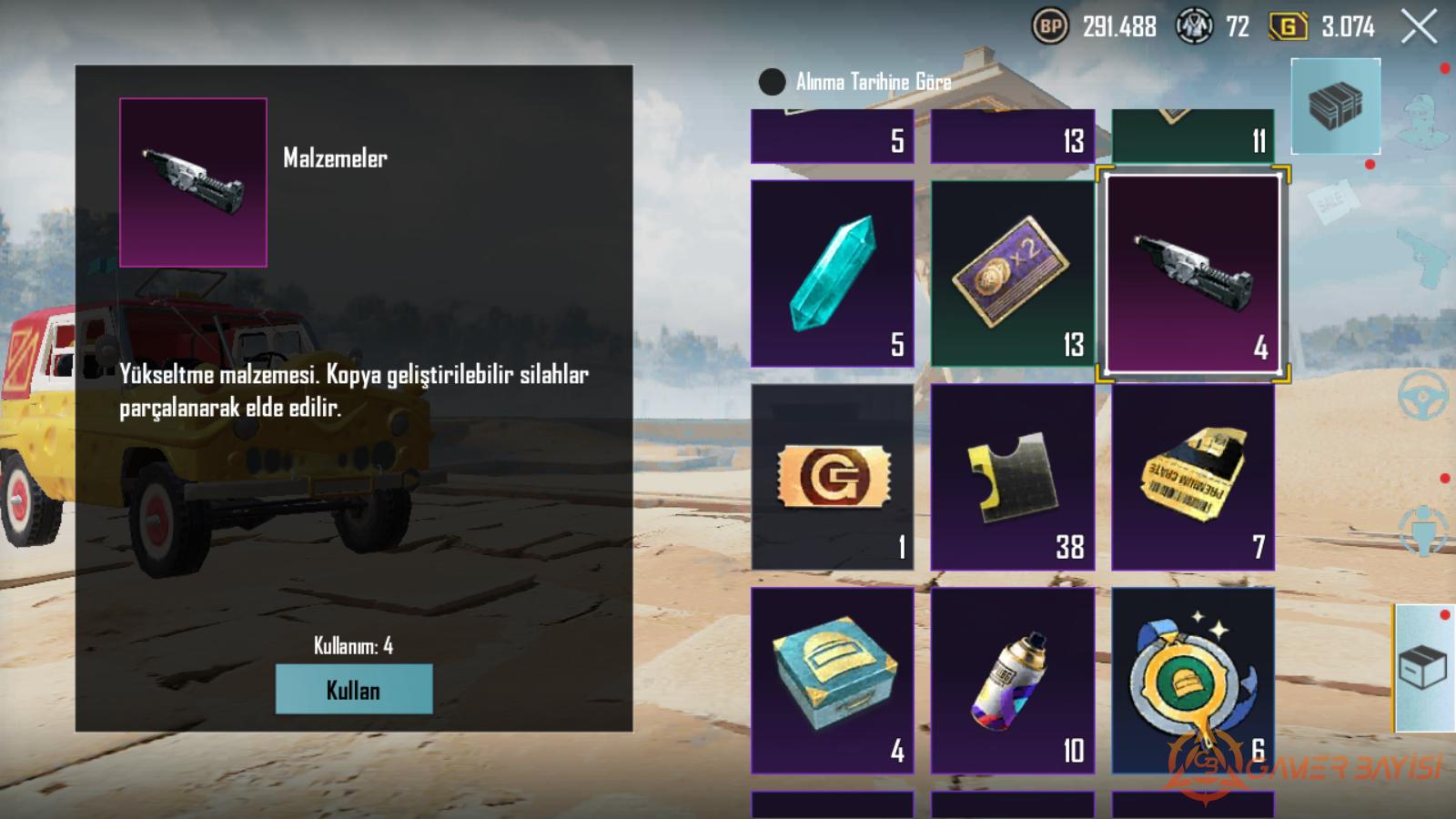Select the gold G coupon ticket
Screen dimensions: 1456x819
[832, 477]
